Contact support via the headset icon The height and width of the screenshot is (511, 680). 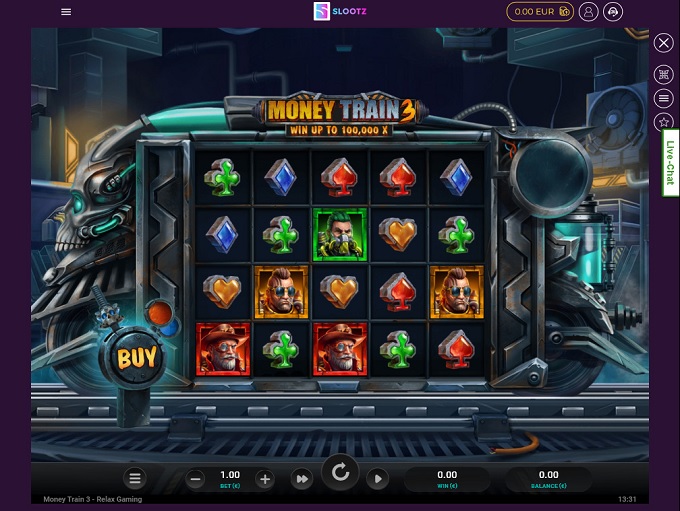tap(614, 12)
